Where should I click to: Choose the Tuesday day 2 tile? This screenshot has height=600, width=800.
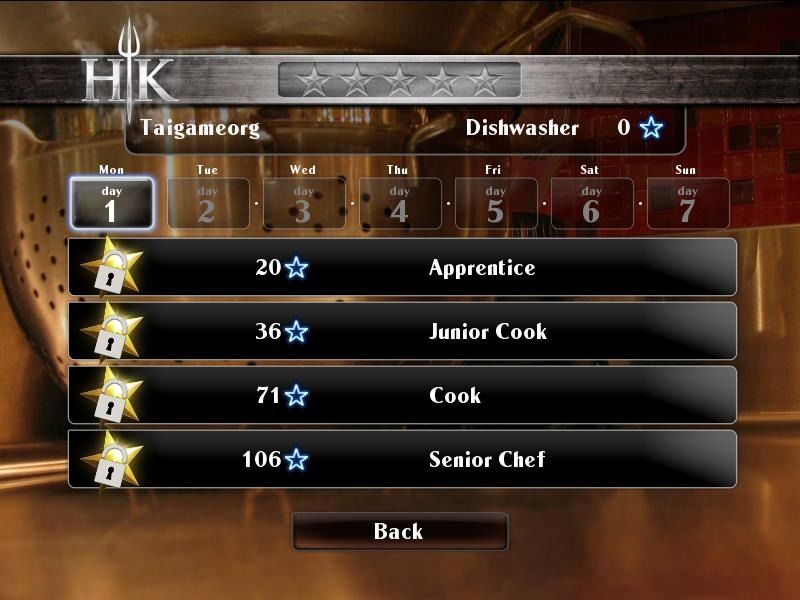click(x=207, y=203)
